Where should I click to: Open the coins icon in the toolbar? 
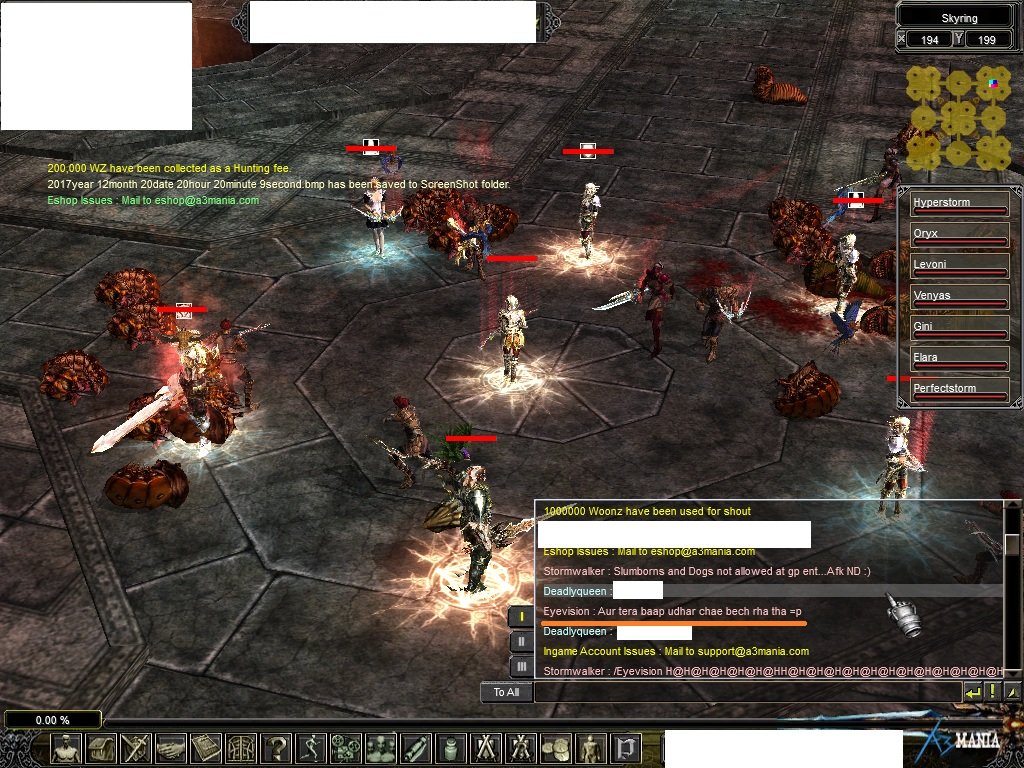point(555,748)
